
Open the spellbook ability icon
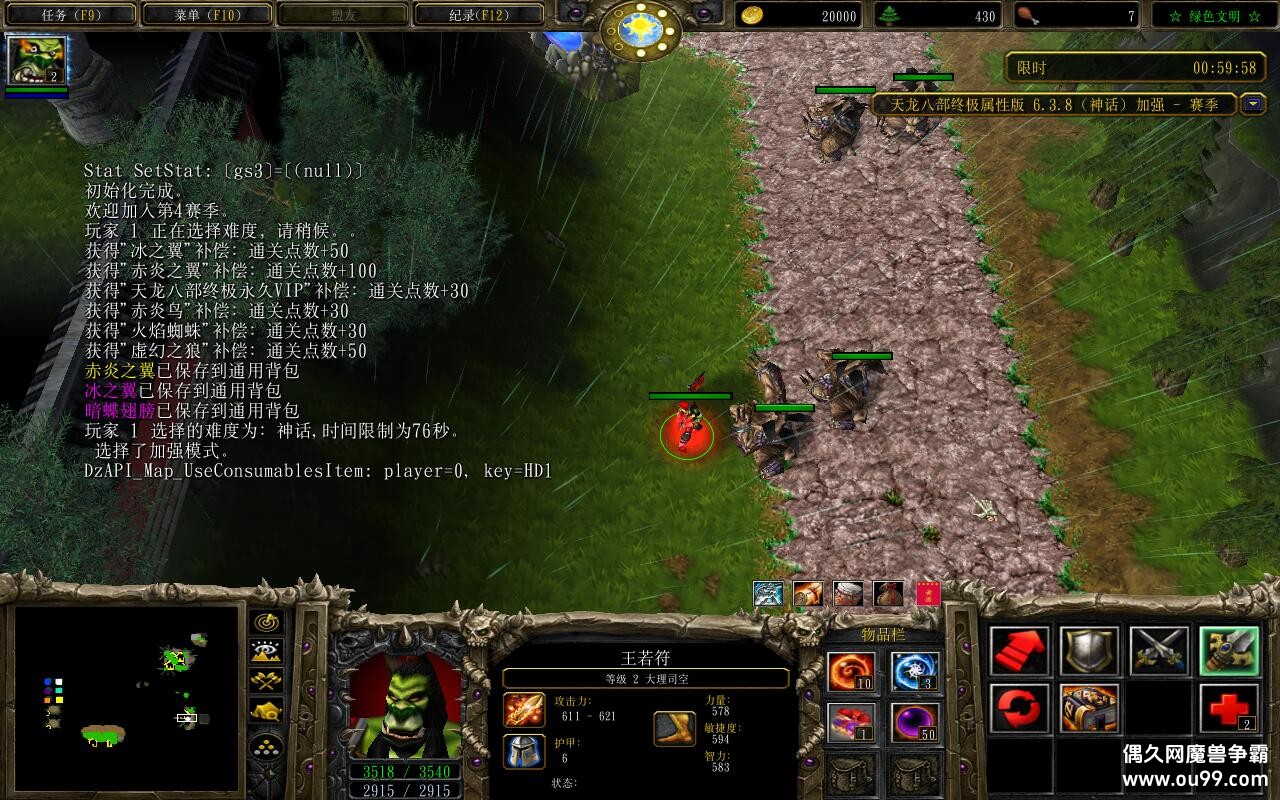click(x=1089, y=708)
